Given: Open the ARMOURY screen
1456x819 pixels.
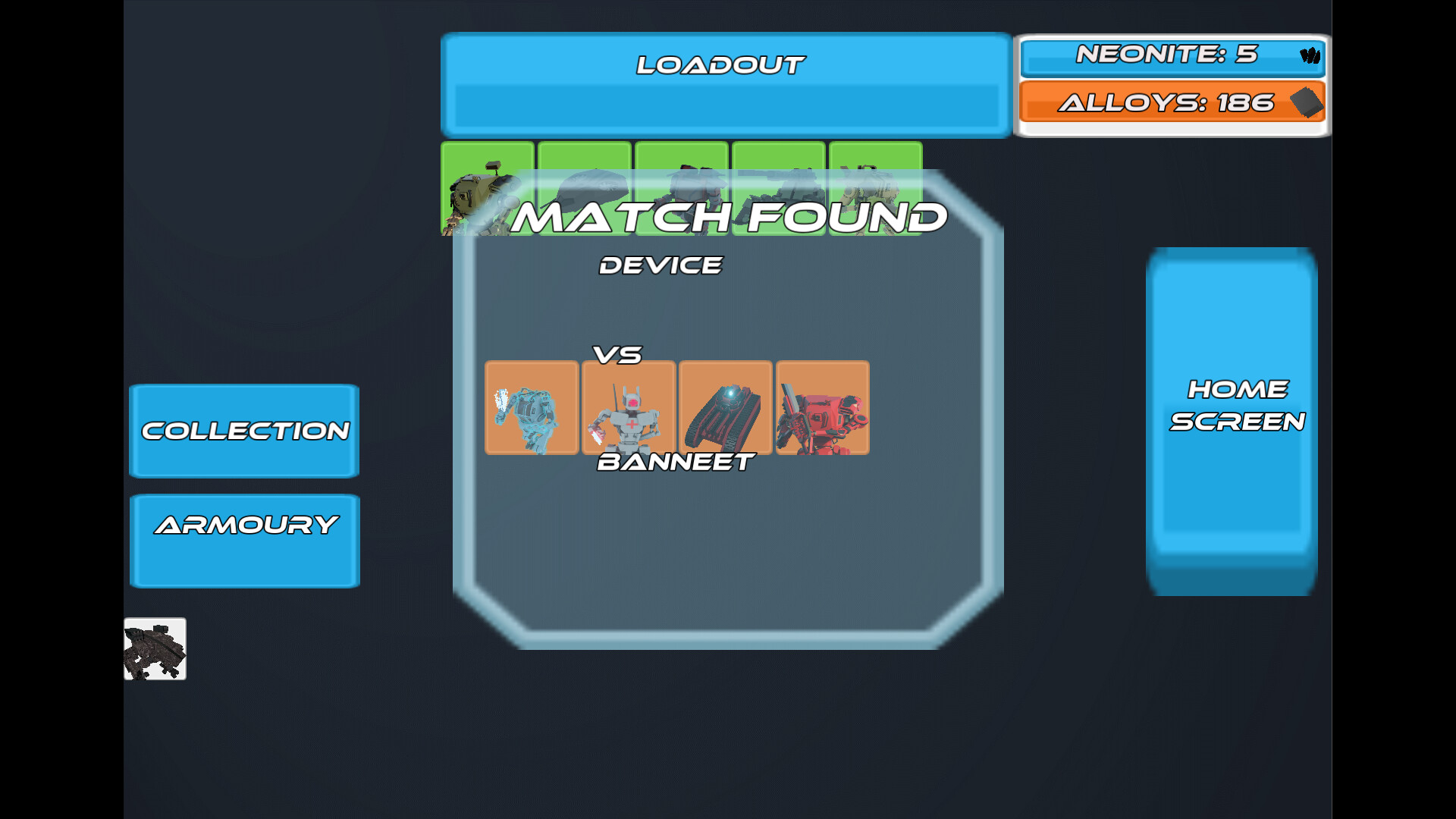Looking at the screenshot, I should point(244,540).
